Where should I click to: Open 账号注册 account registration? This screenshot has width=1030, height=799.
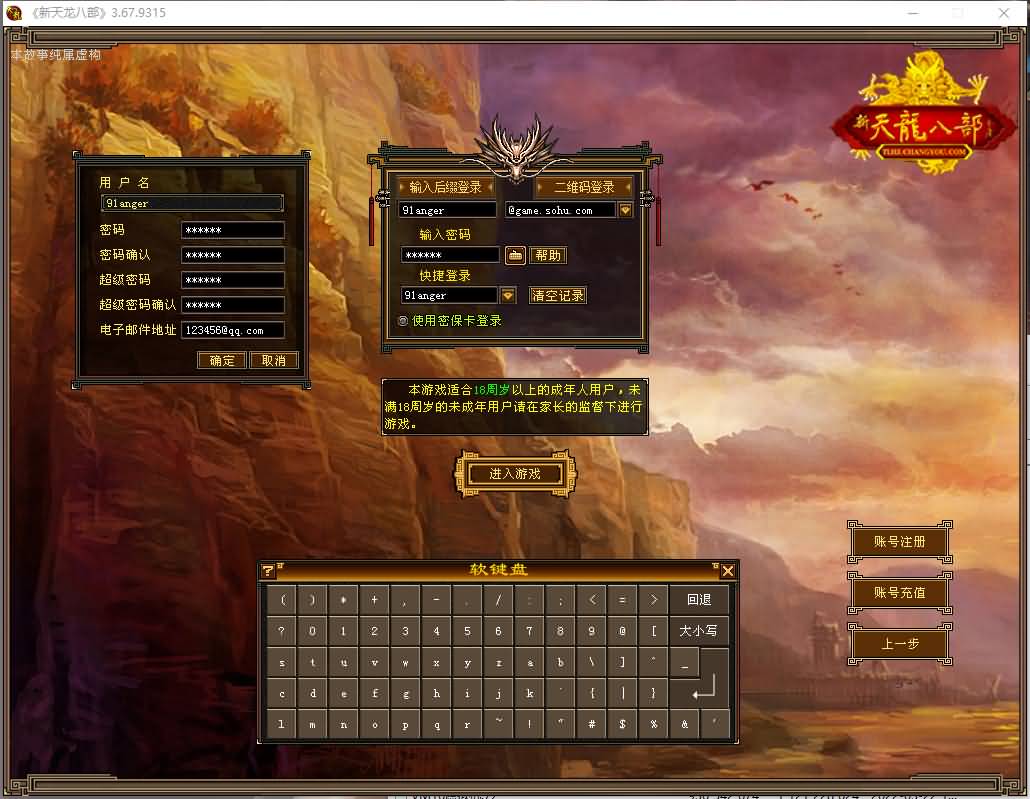(x=899, y=541)
